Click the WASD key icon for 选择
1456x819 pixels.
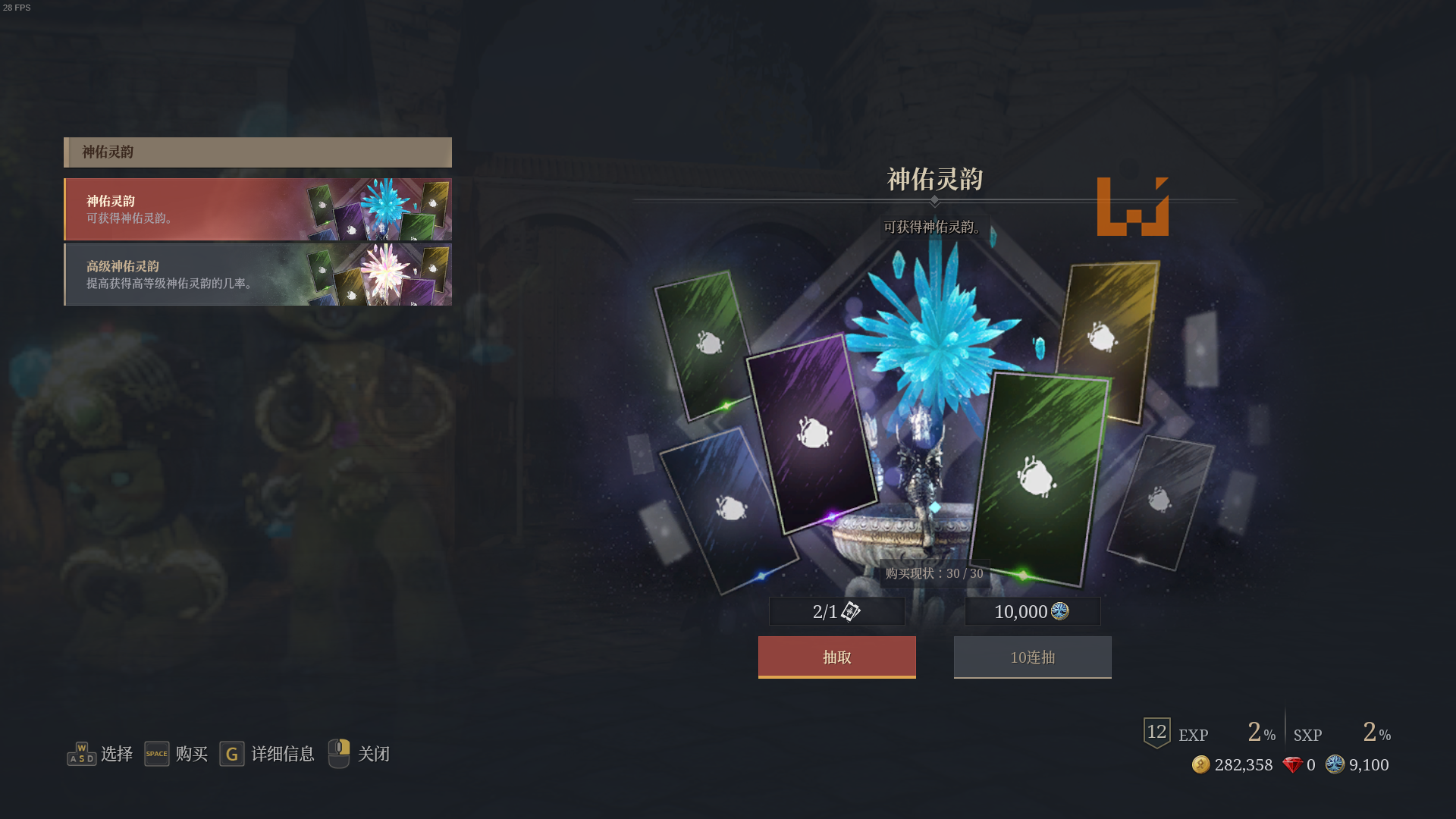(81, 753)
